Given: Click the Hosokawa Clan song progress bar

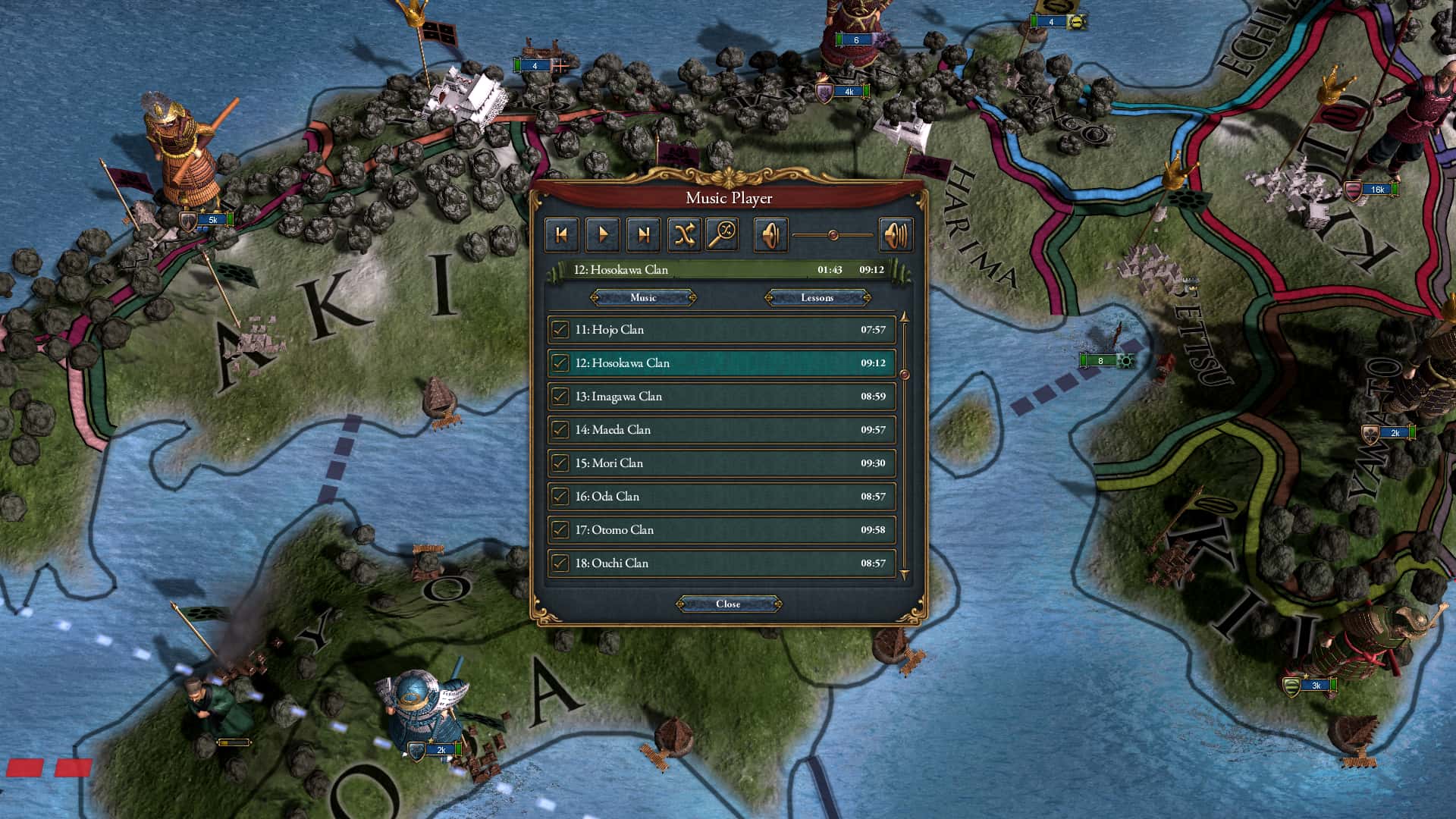Looking at the screenshot, I should click(x=720, y=270).
